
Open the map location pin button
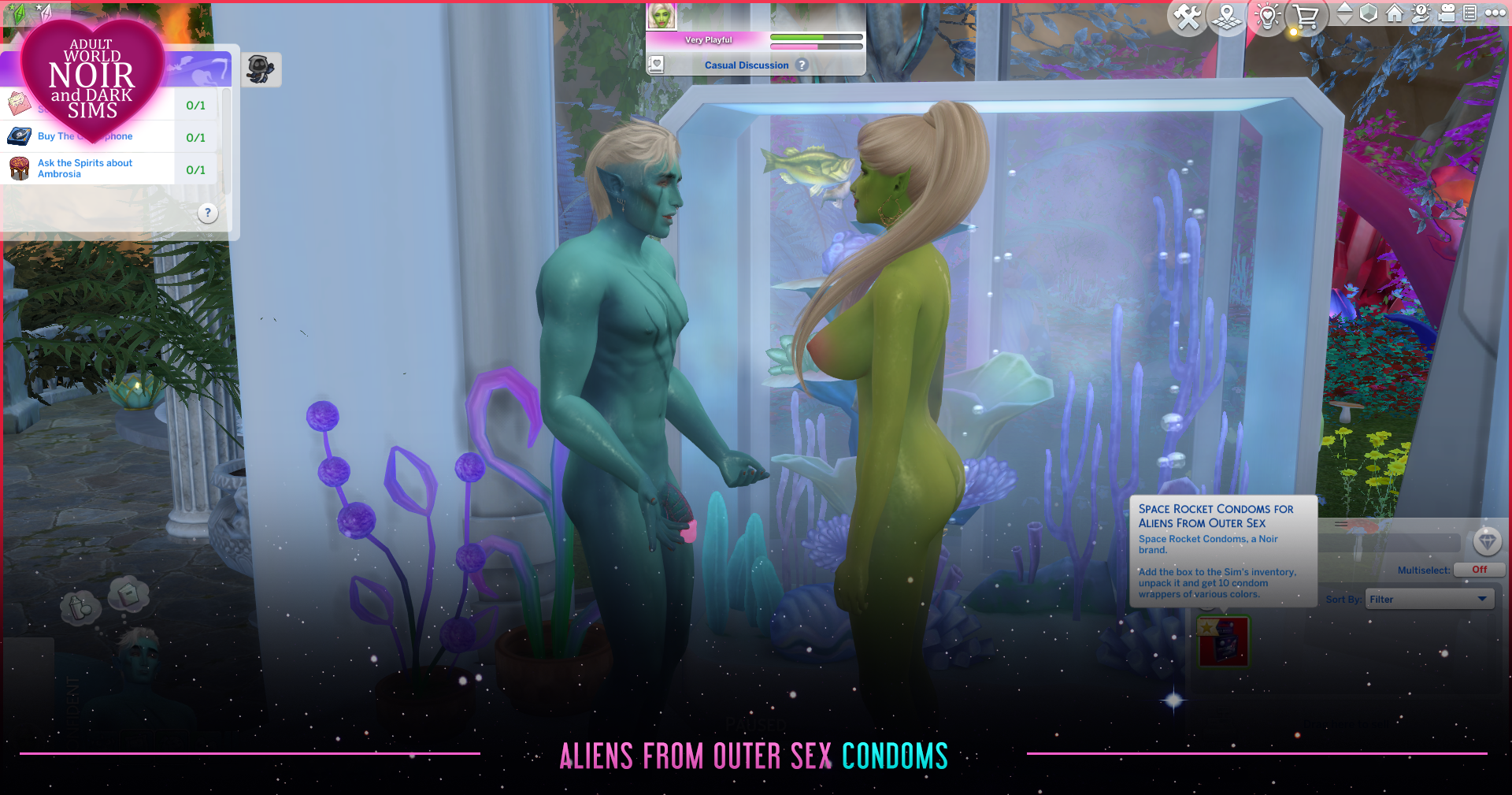(x=1227, y=17)
